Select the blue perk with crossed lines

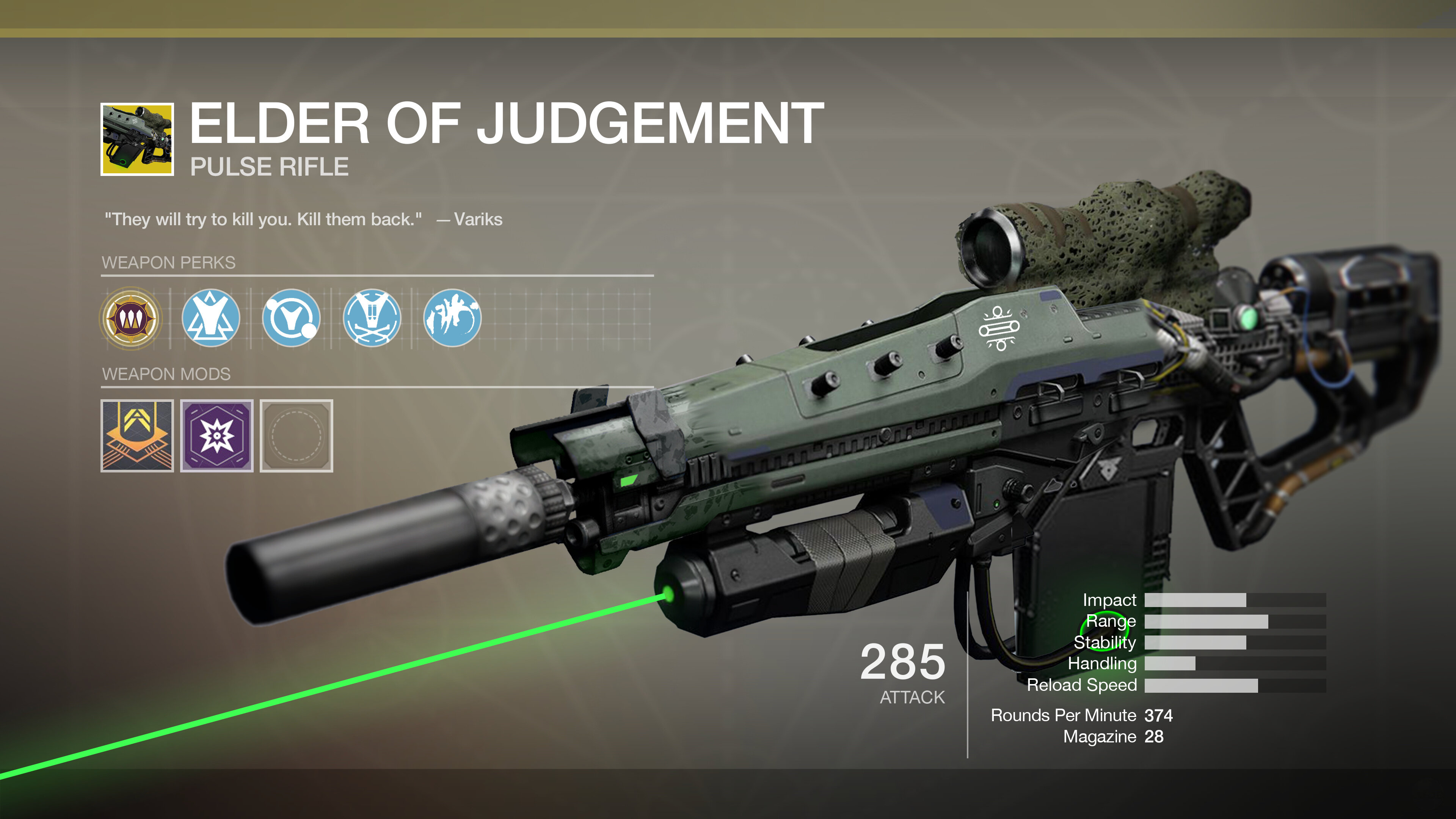pyautogui.click(x=372, y=318)
